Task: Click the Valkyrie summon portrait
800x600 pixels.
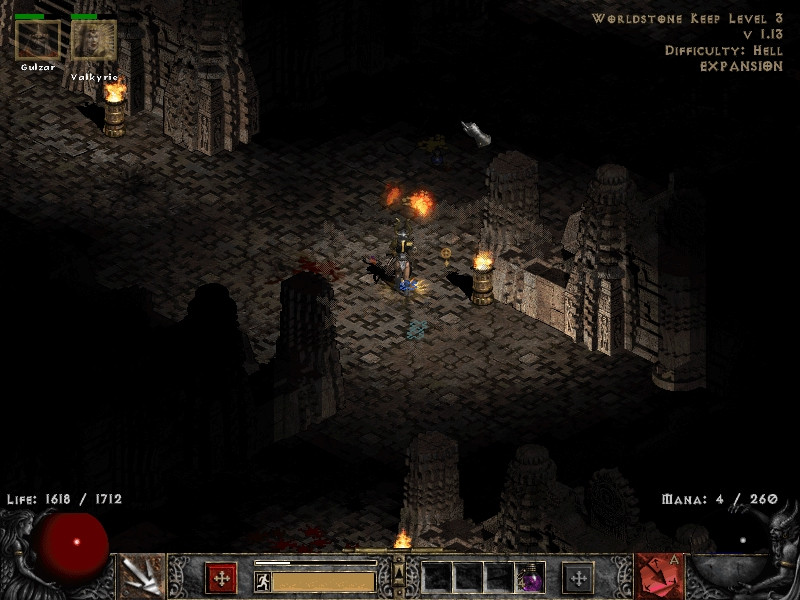Action: [94, 40]
